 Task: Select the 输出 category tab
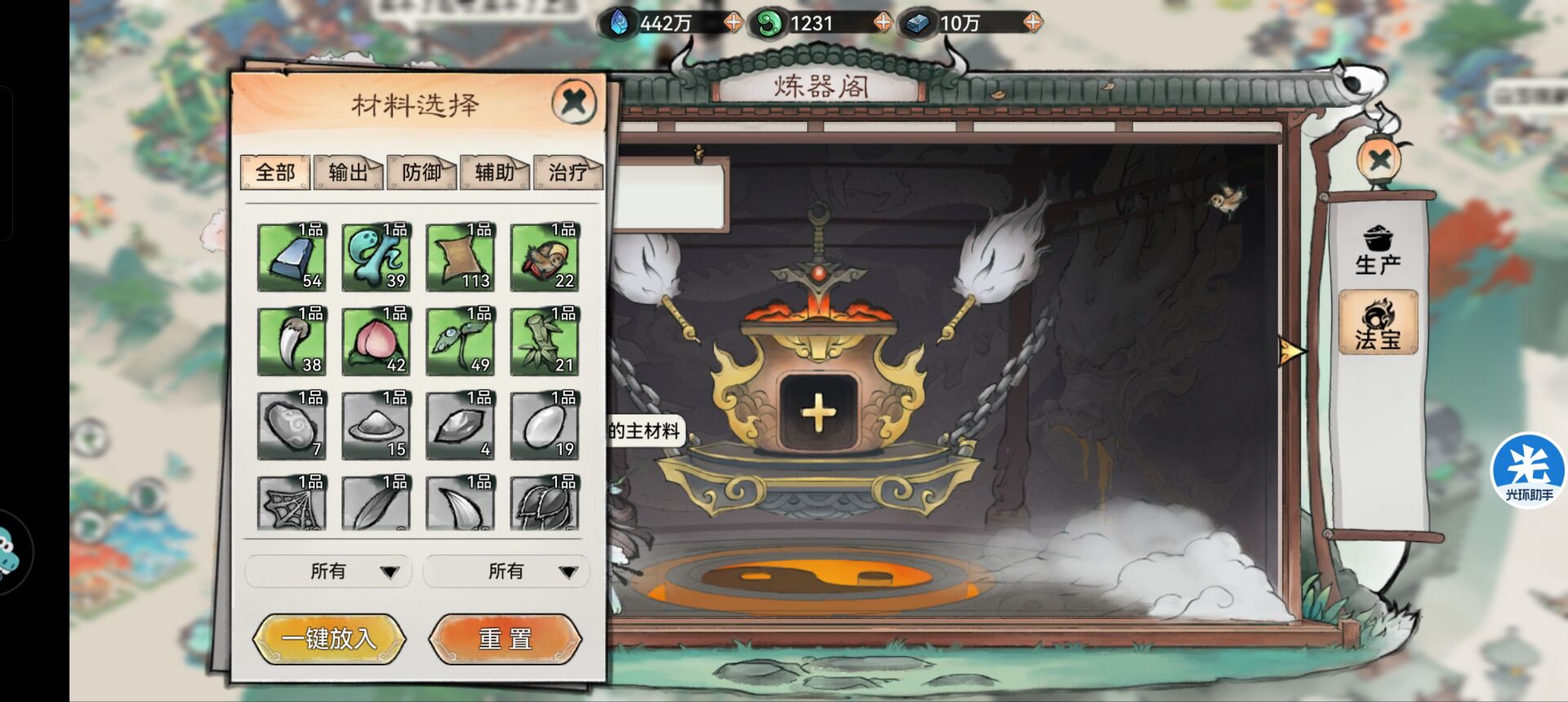(348, 172)
